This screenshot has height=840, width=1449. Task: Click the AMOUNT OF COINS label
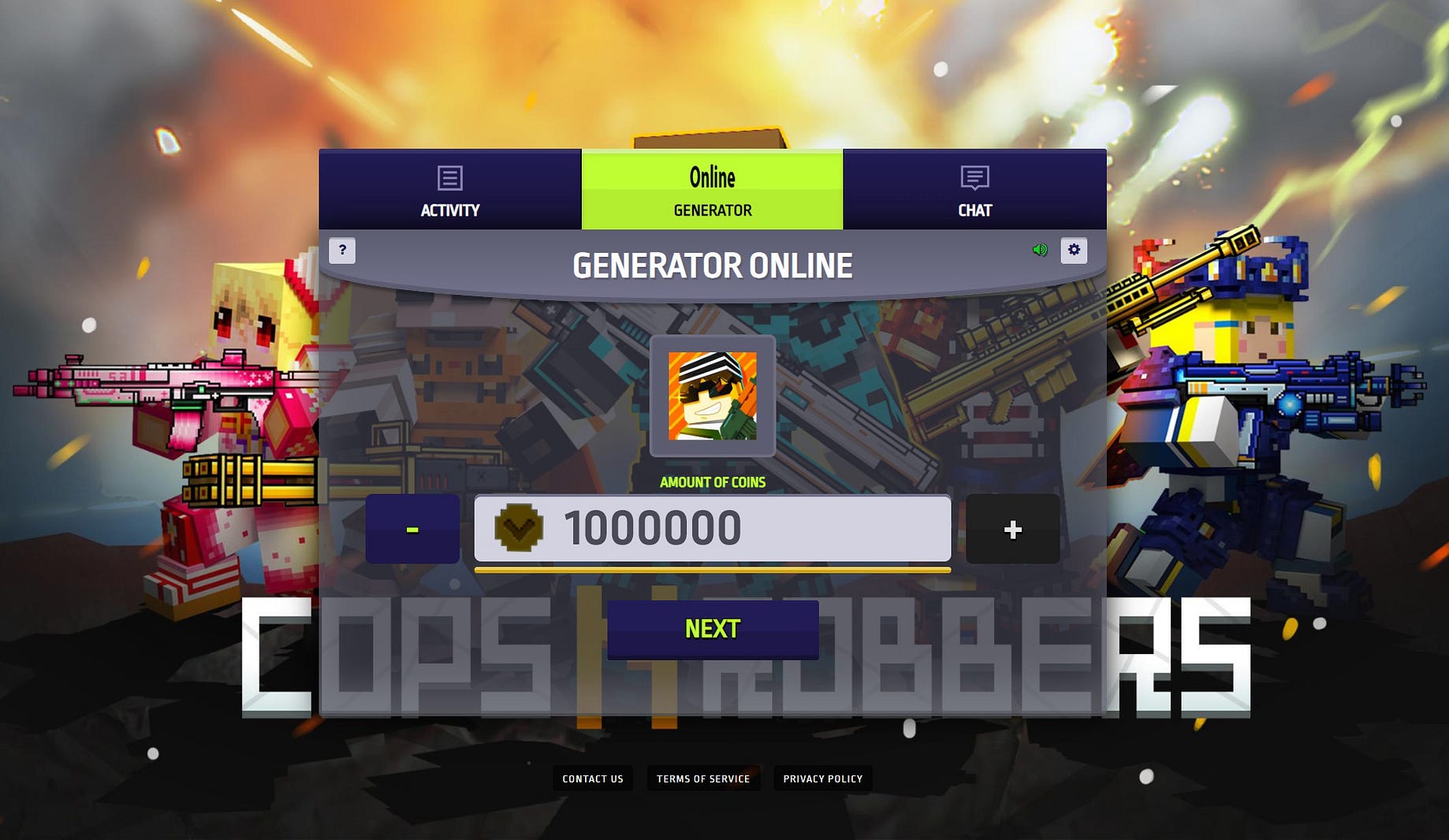click(x=712, y=482)
